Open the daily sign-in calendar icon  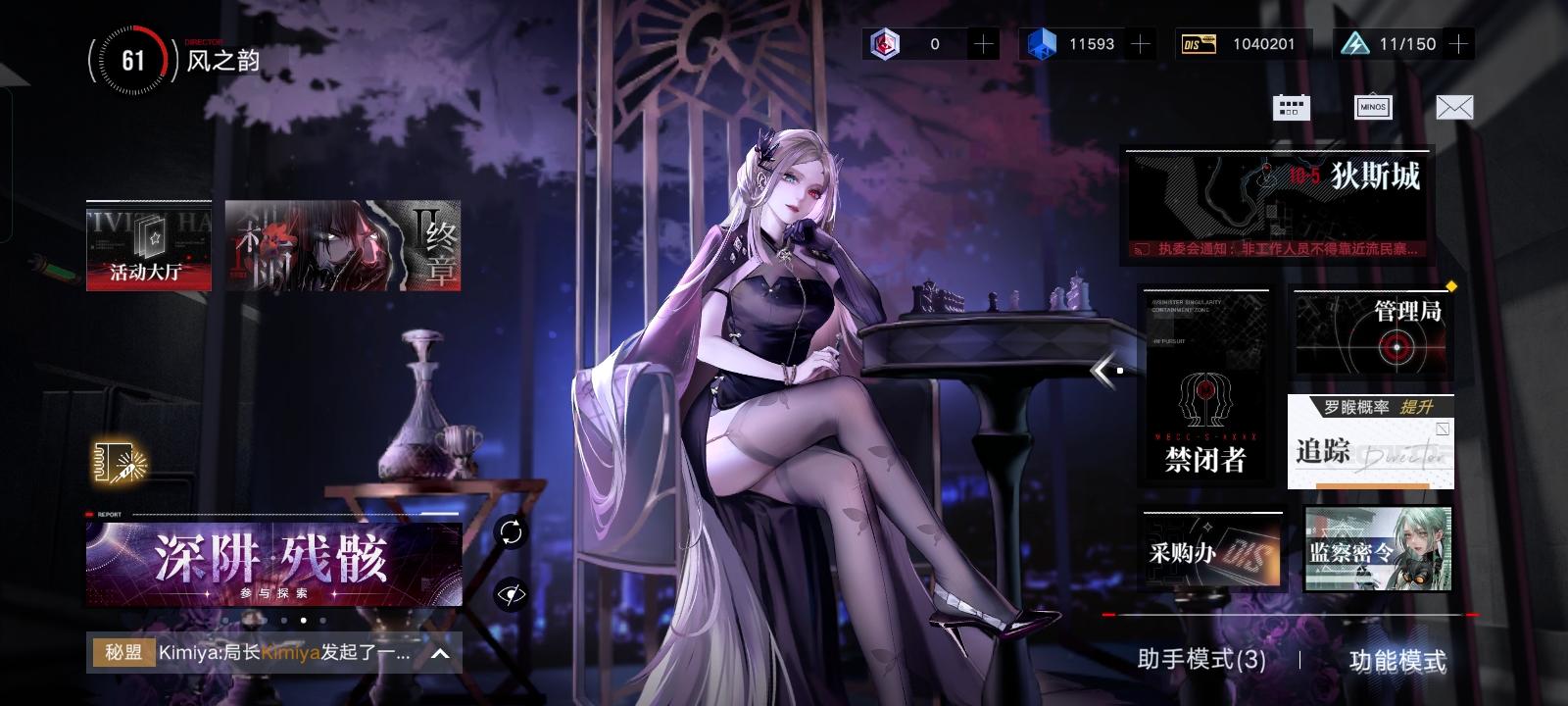(1292, 107)
